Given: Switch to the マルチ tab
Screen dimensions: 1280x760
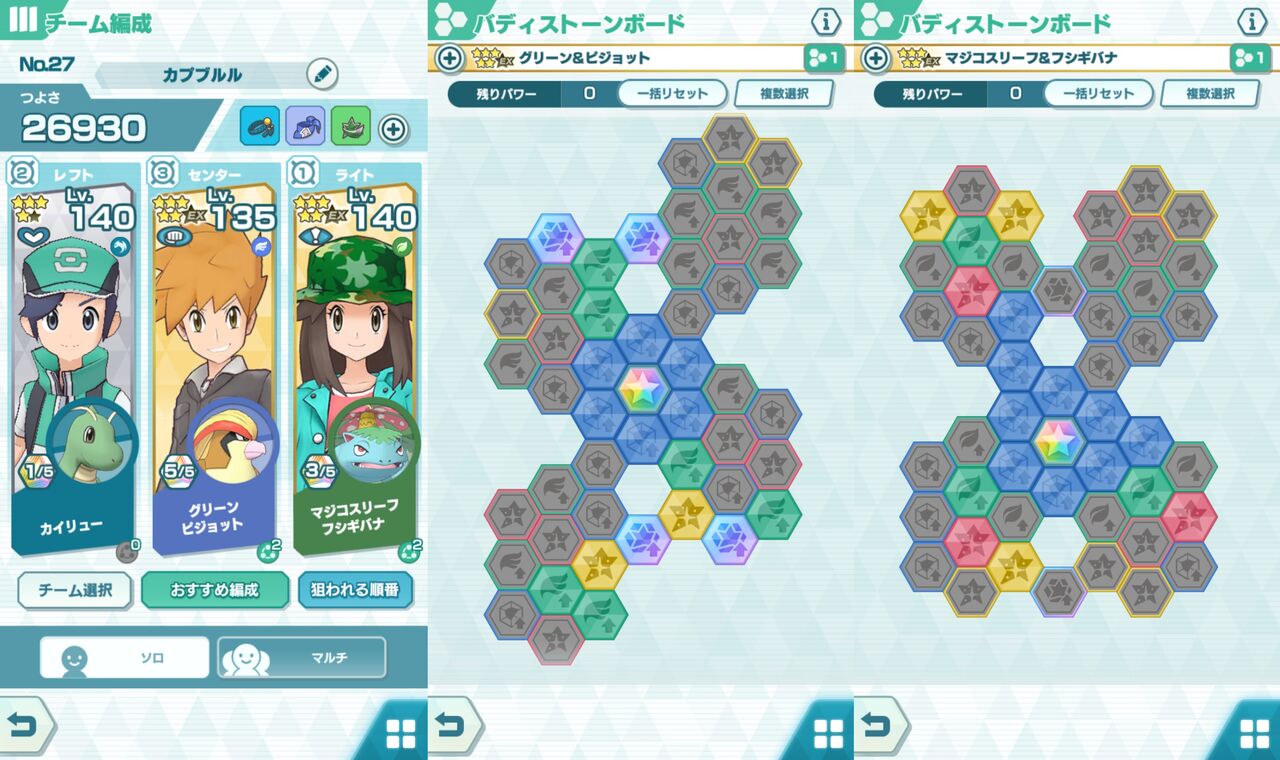Looking at the screenshot, I should 304,657.
